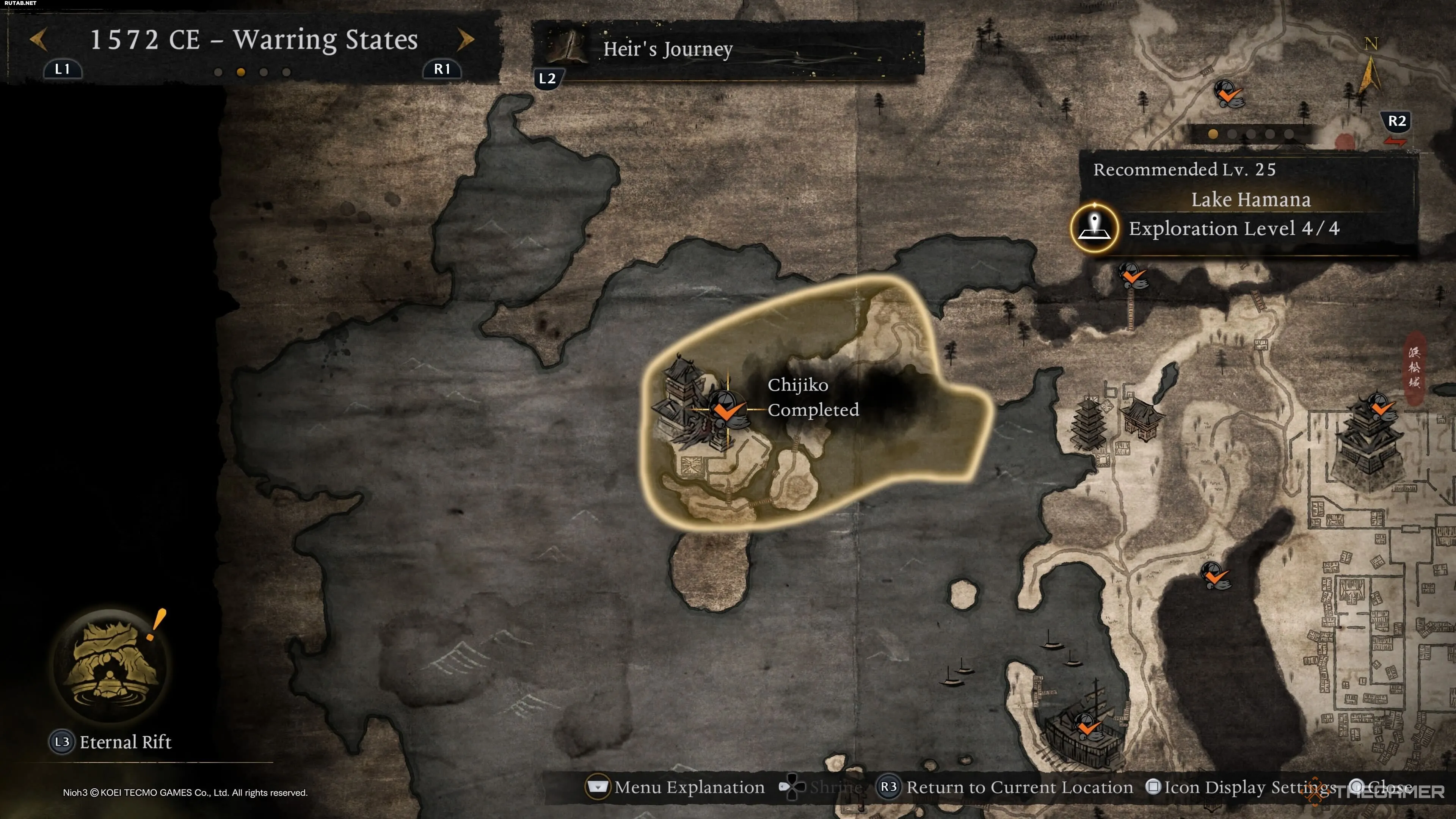The image size is (1456, 819).
Task: Select the completed marker on the ship
Action: (1086, 726)
